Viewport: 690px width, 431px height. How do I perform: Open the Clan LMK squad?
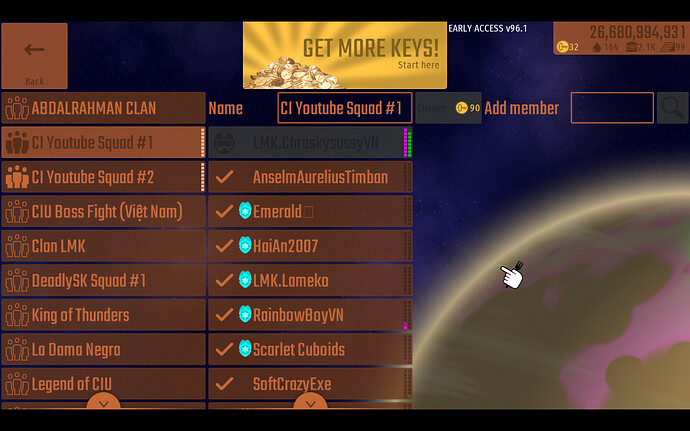tap(104, 246)
